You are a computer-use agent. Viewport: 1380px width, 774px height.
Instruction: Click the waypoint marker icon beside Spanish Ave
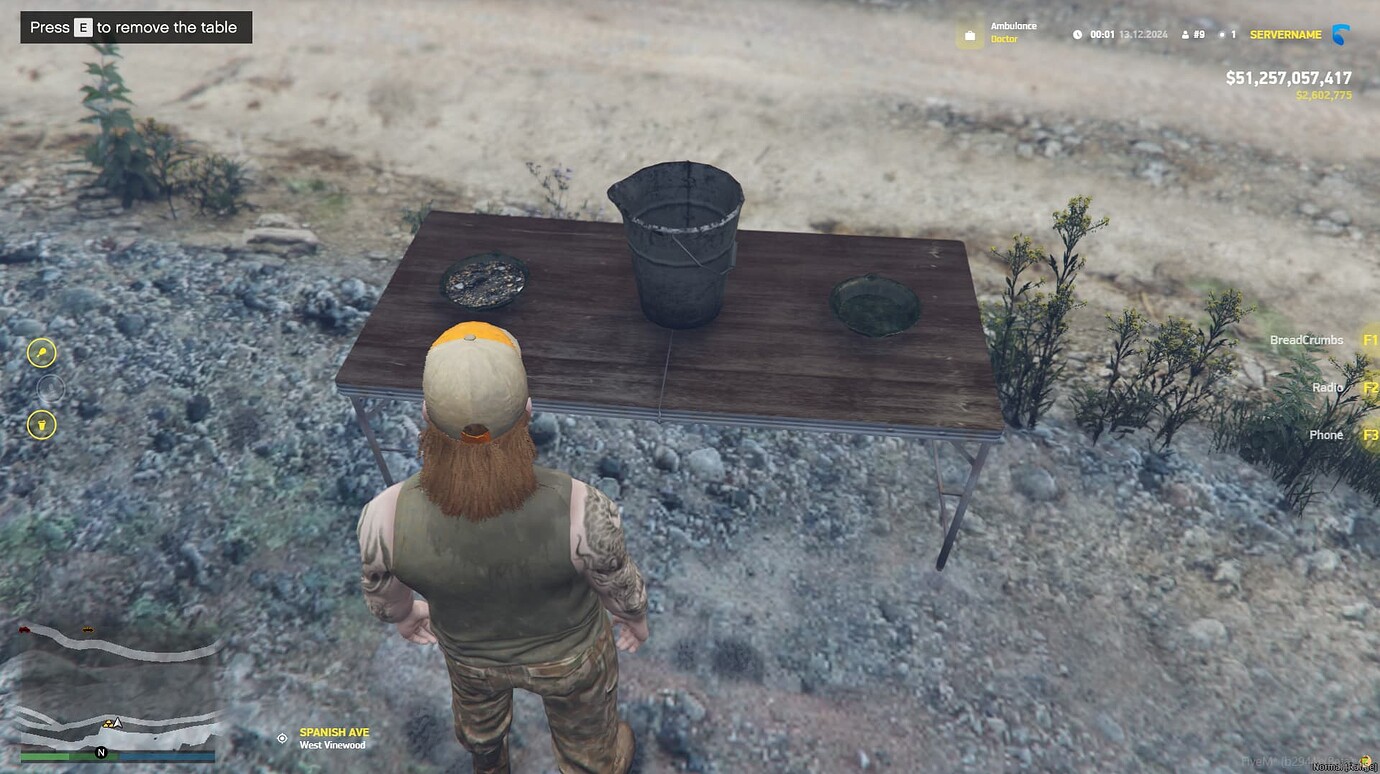282,739
